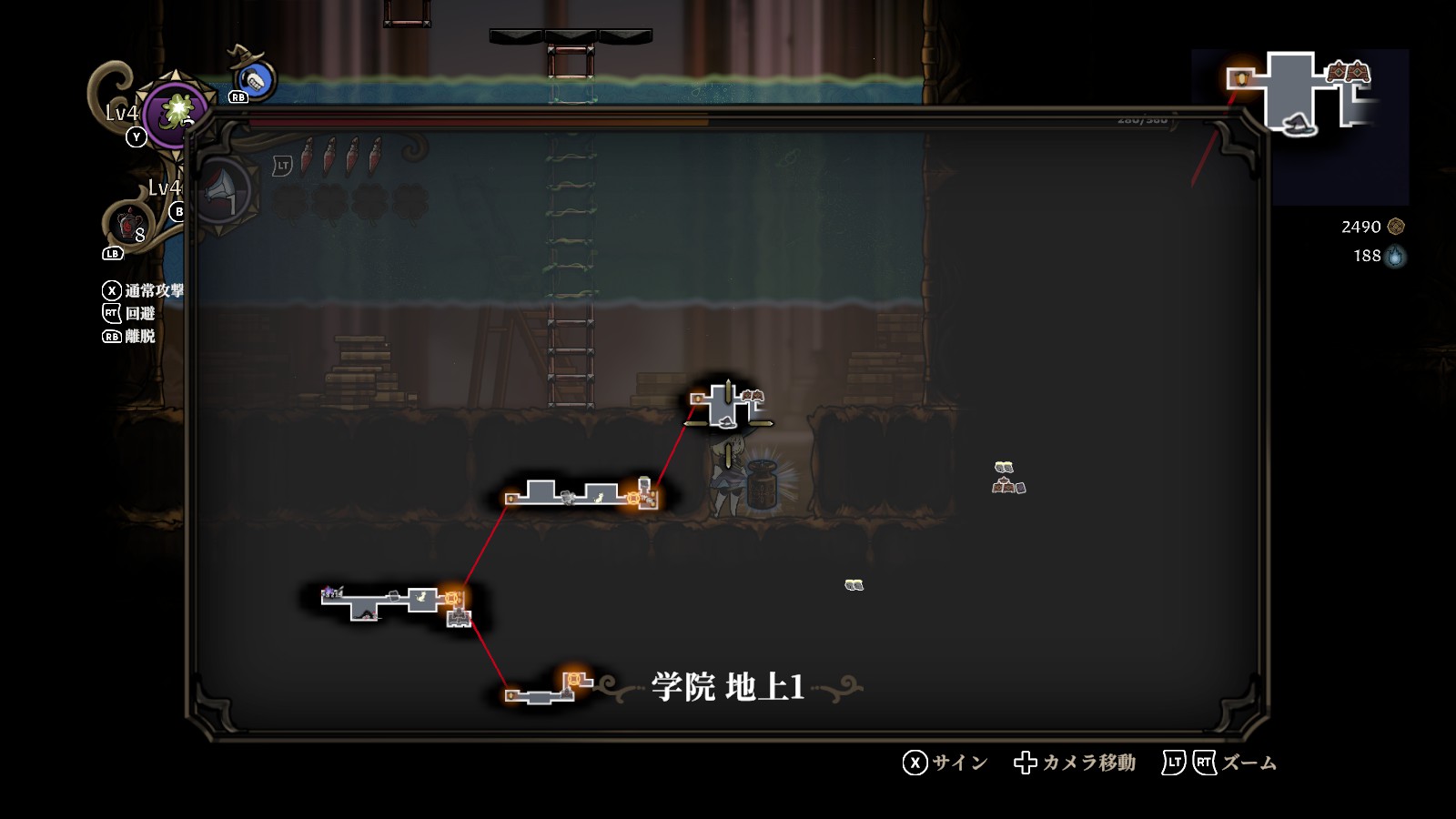Viewport: 1456px width, 819px height.
Task: Click the red mask markers beside top room
Action: point(753,396)
